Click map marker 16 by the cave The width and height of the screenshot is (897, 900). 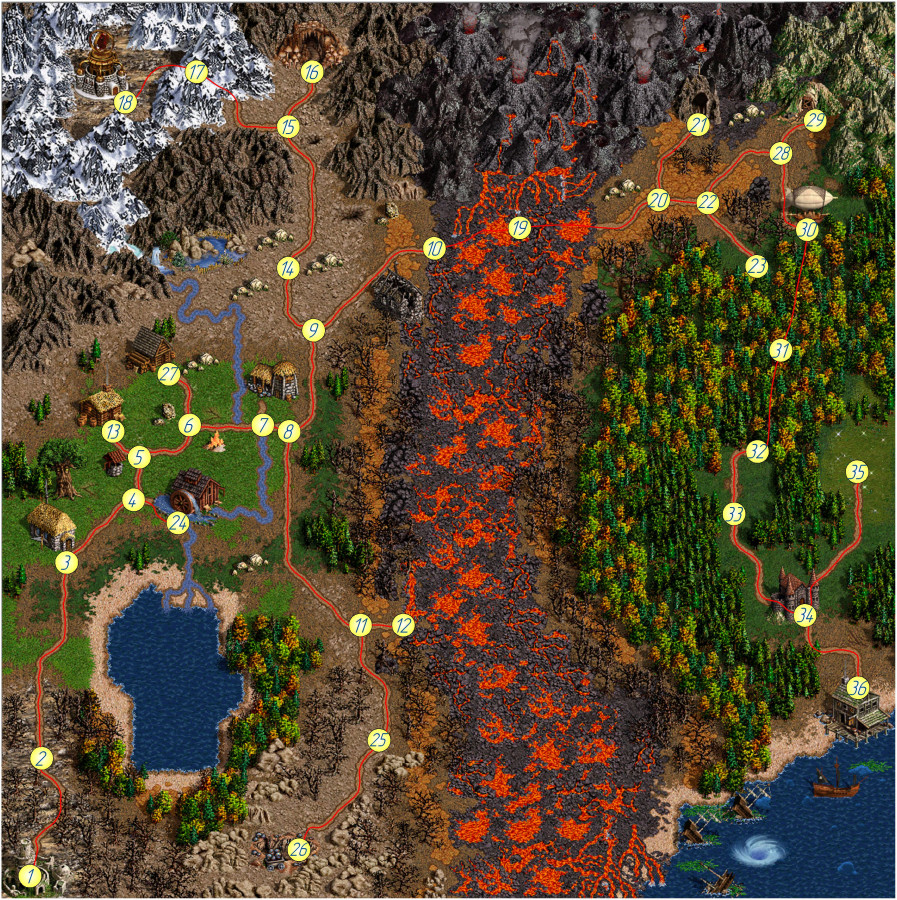tap(311, 72)
